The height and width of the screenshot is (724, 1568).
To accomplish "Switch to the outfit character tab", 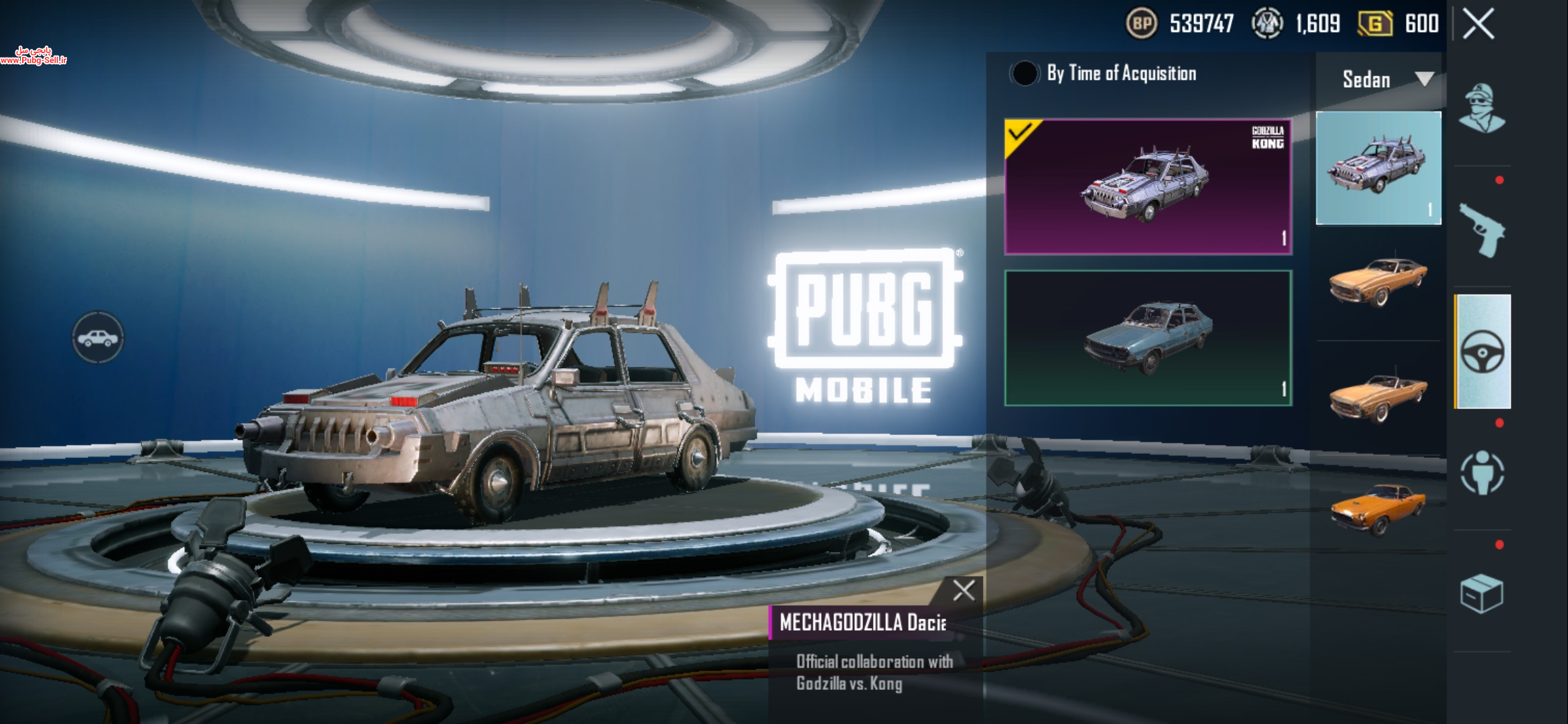I will [x=1482, y=108].
